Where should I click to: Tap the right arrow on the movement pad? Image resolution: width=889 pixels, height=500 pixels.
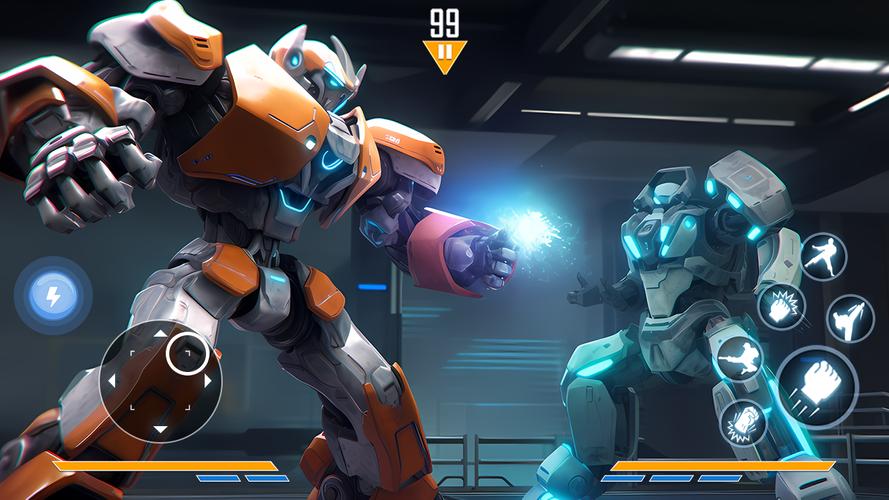[207, 381]
